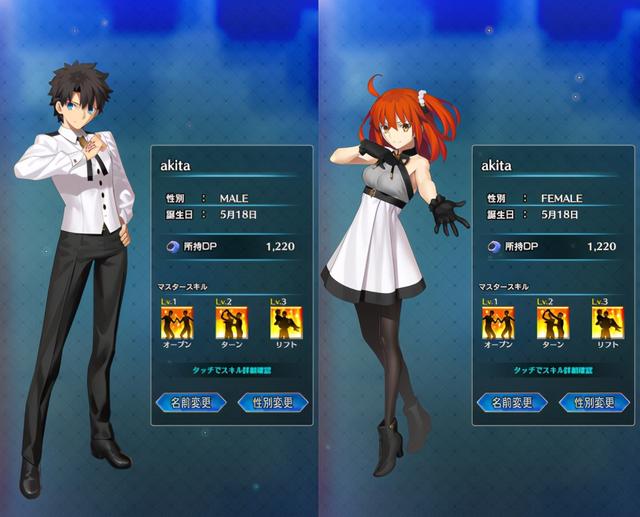Choose the リフト skill icon in FEMALE panel

point(607,322)
